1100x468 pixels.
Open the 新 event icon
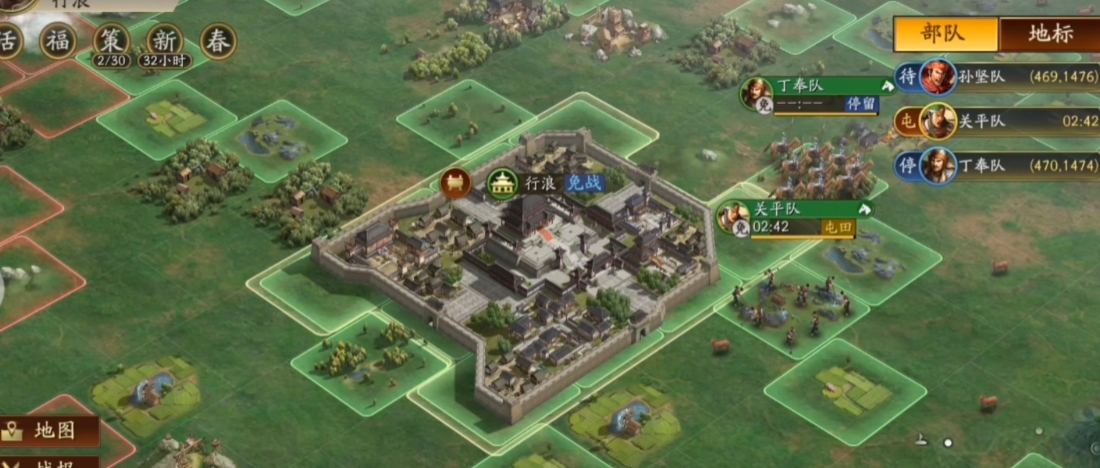point(164,43)
